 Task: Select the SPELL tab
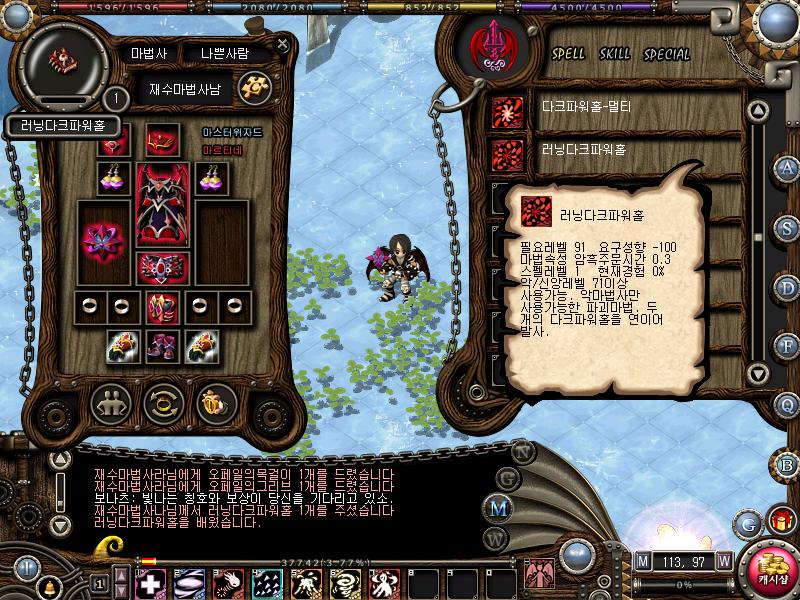click(x=569, y=53)
